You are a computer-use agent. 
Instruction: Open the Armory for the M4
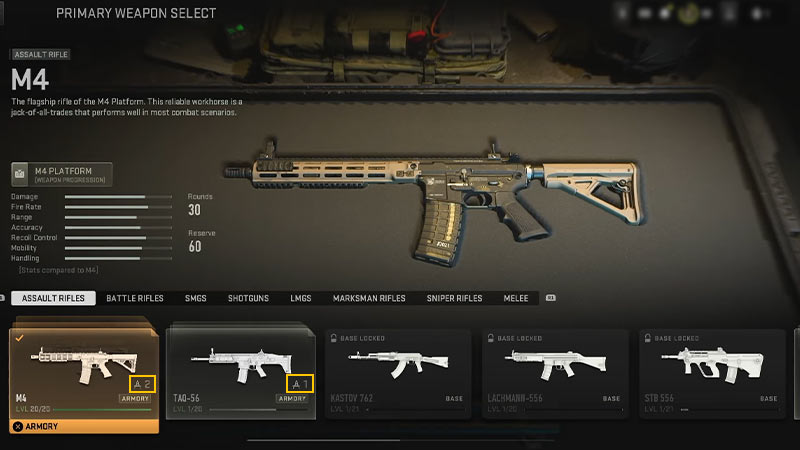(x=84, y=426)
